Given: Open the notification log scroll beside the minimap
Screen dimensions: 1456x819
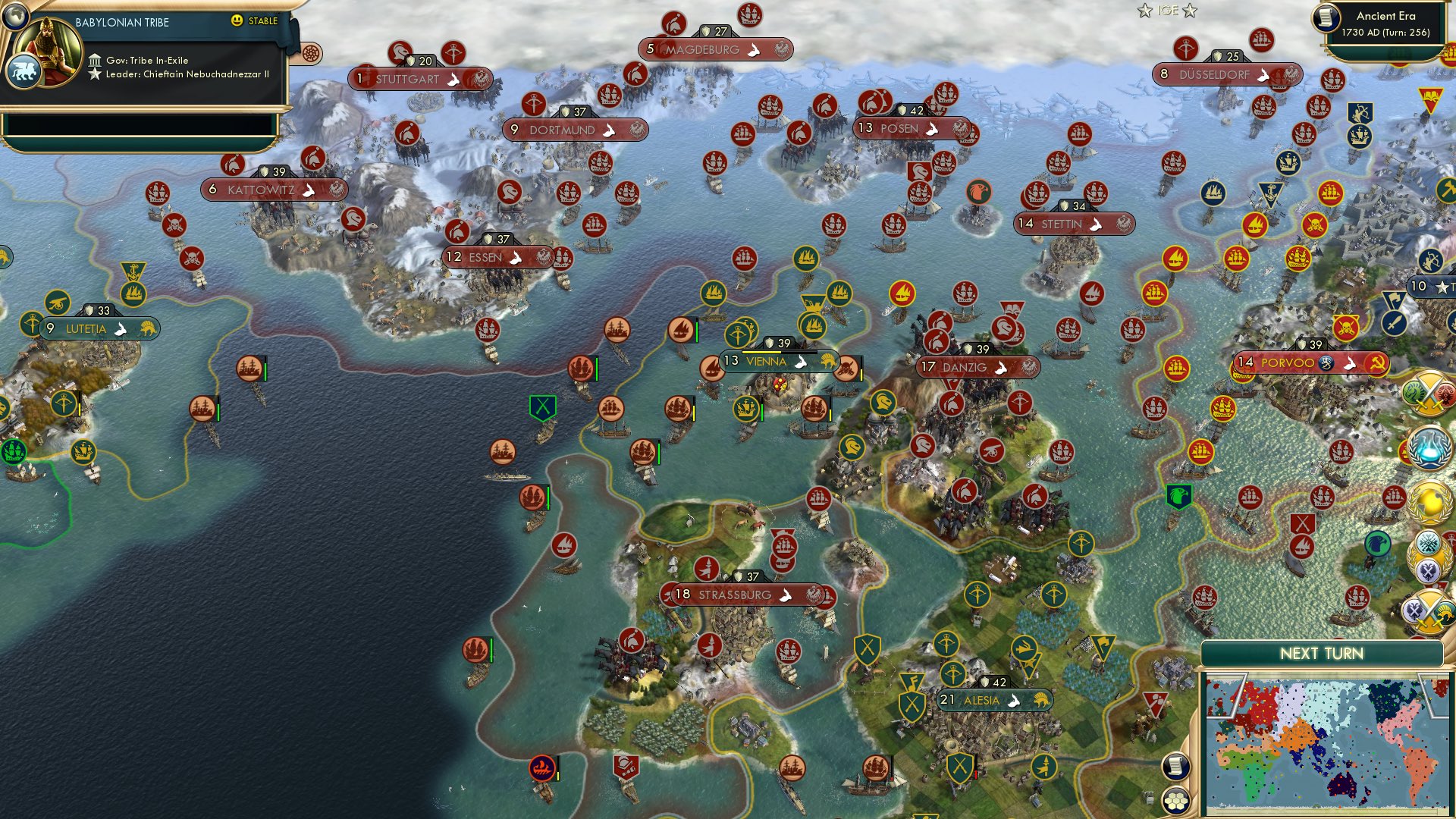Looking at the screenshot, I should pyautogui.click(x=1176, y=767).
